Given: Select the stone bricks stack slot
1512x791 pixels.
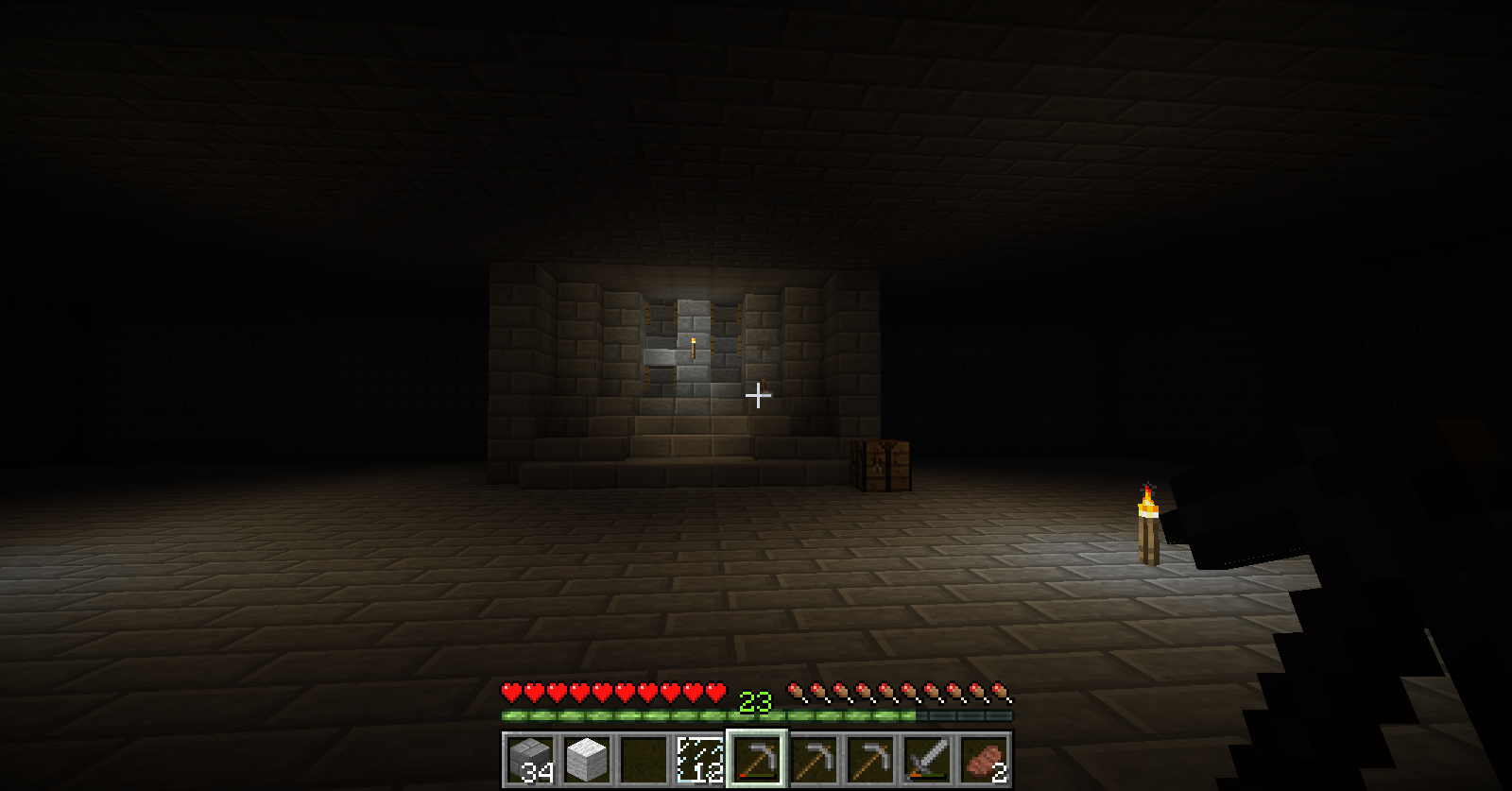Looking at the screenshot, I should pyautogui.click(x=529, y=759).
